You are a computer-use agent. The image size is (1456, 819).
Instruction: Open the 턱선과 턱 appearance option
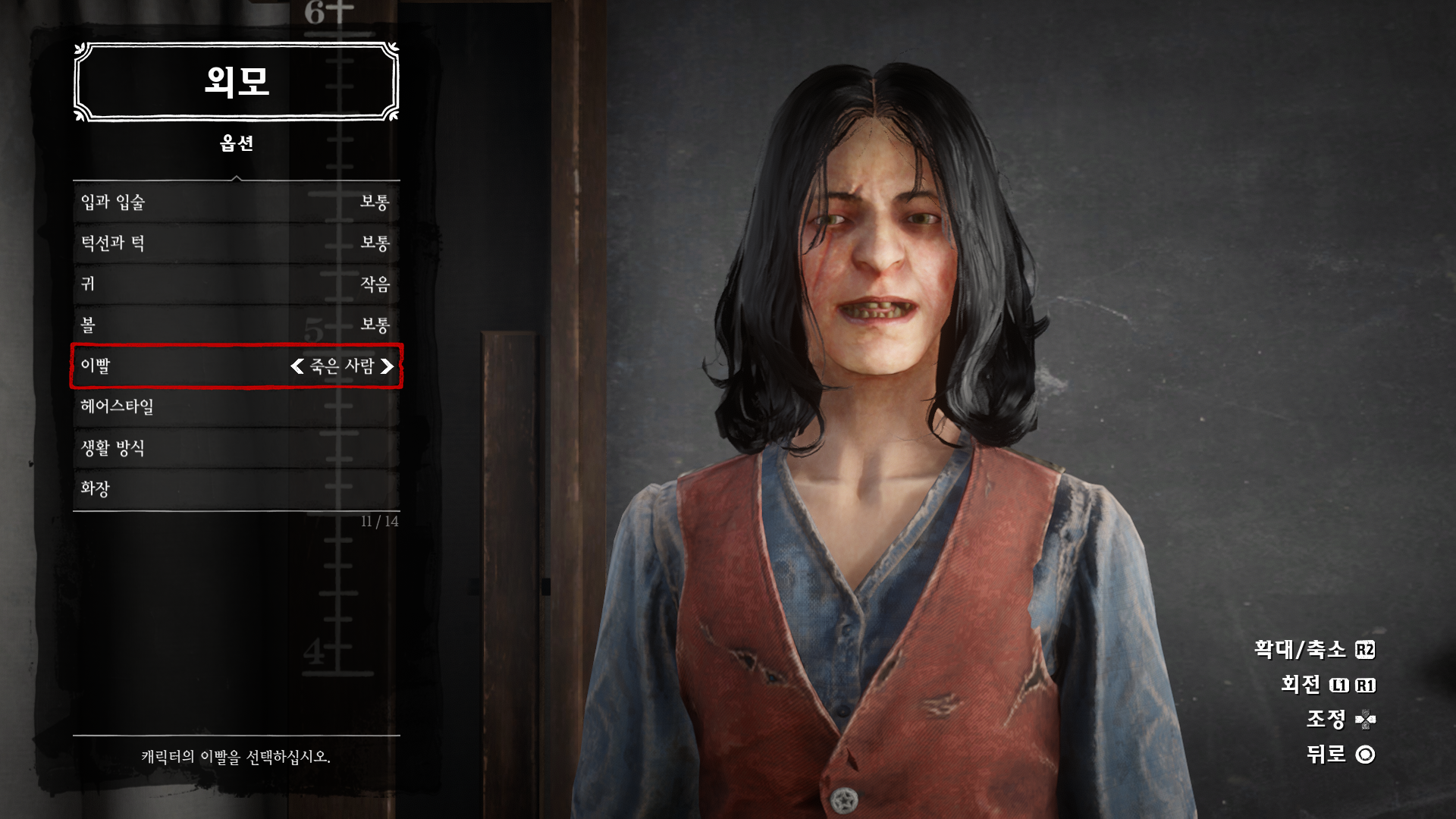[x=236, y=243]
